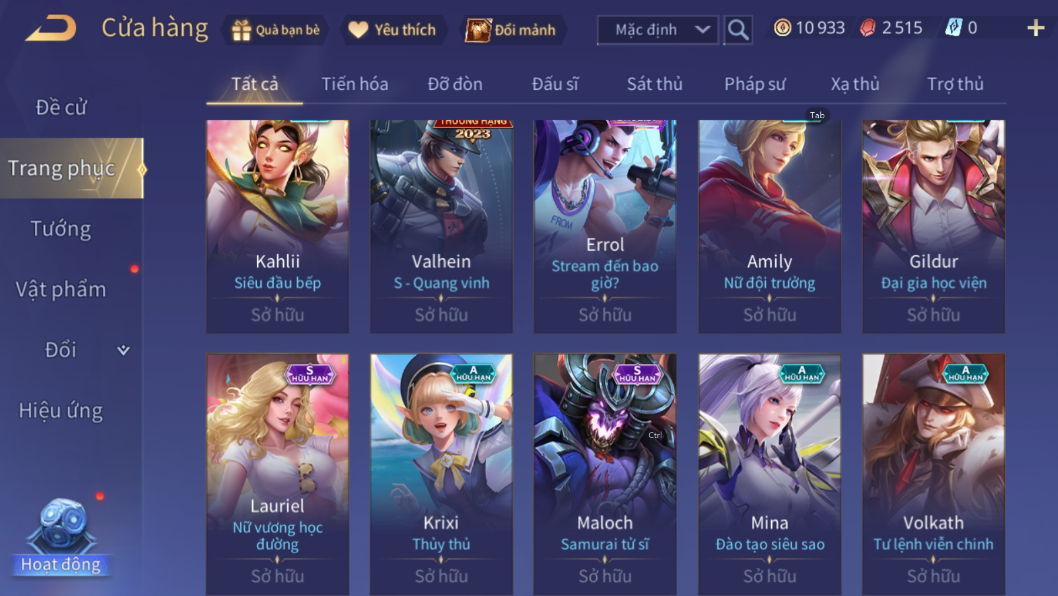Select the Valhein S - Quang vinh skin card
The height and width of the screenshot is (596, 1058).
tap(441, 226)
